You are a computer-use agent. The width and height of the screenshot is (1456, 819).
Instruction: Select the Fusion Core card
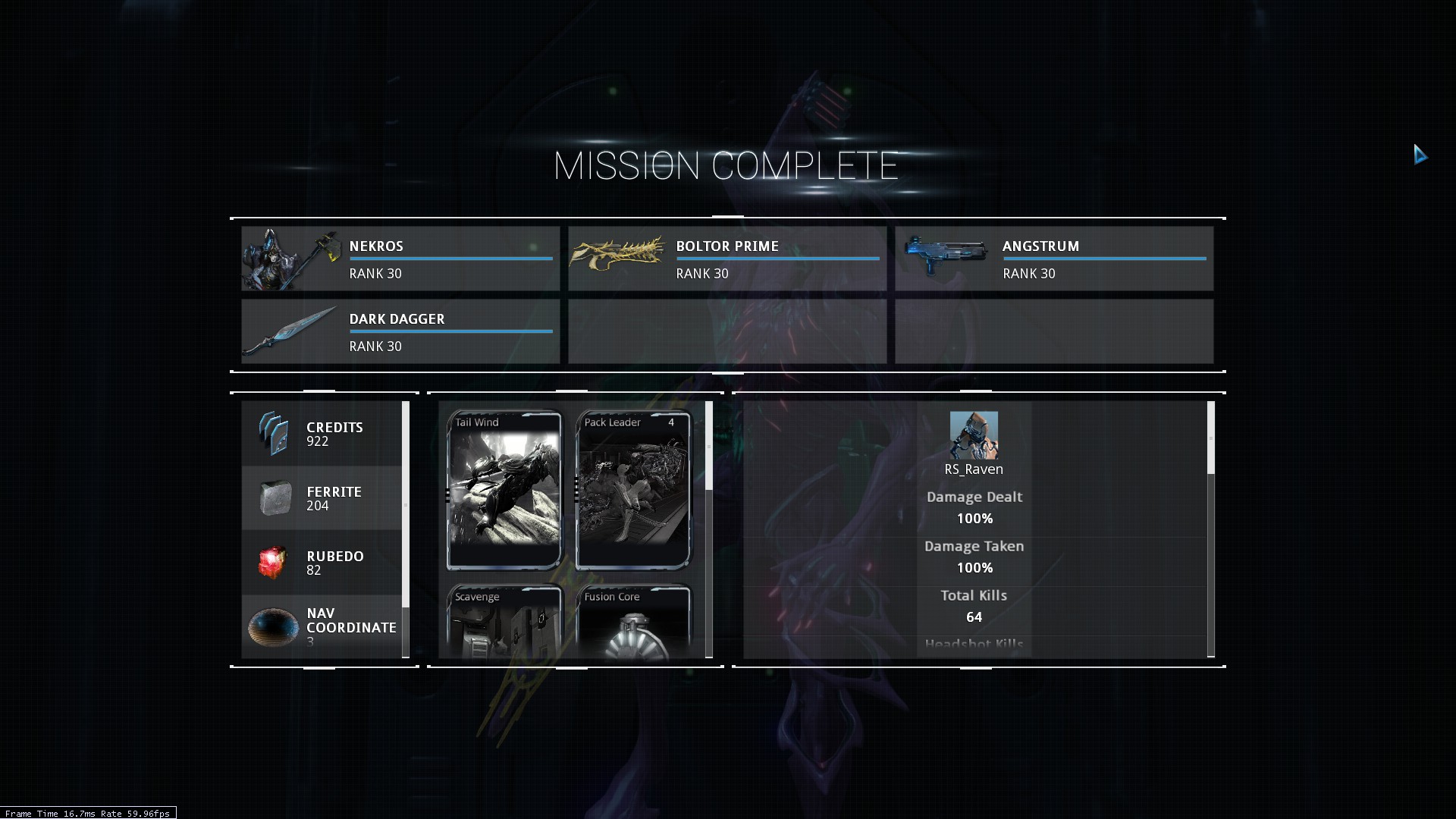[633, 622]
